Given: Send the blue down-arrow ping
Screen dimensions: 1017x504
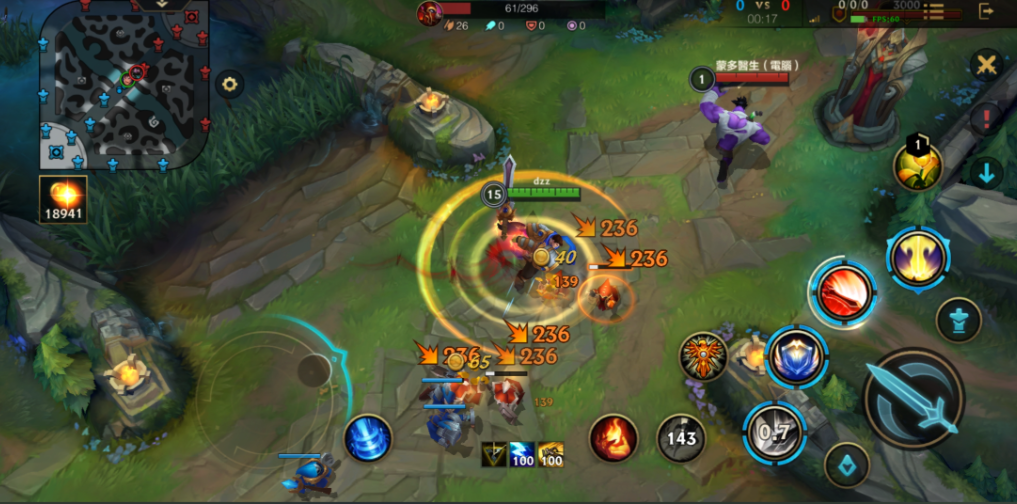Looking at the screenshot, I should tap(987, 172).
